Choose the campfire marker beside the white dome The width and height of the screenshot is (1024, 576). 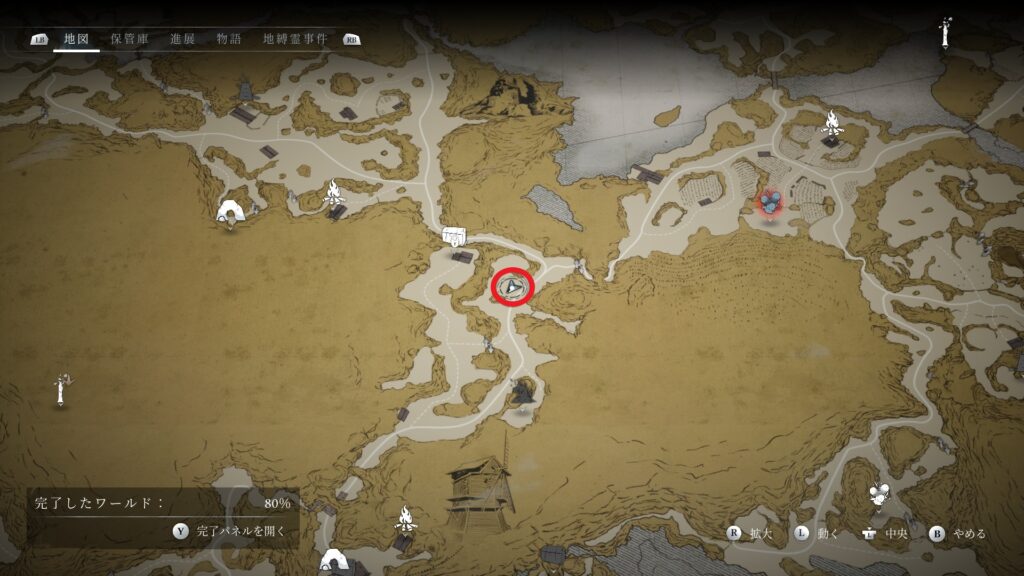point(333,192)
